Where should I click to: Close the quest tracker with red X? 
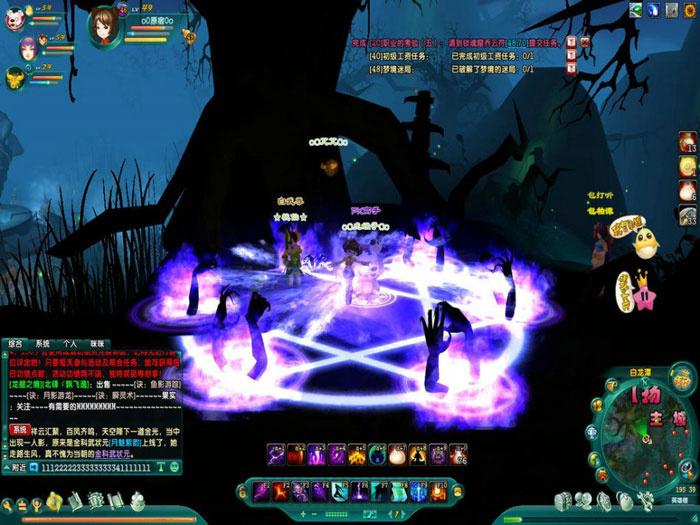[x=584, y=42]
